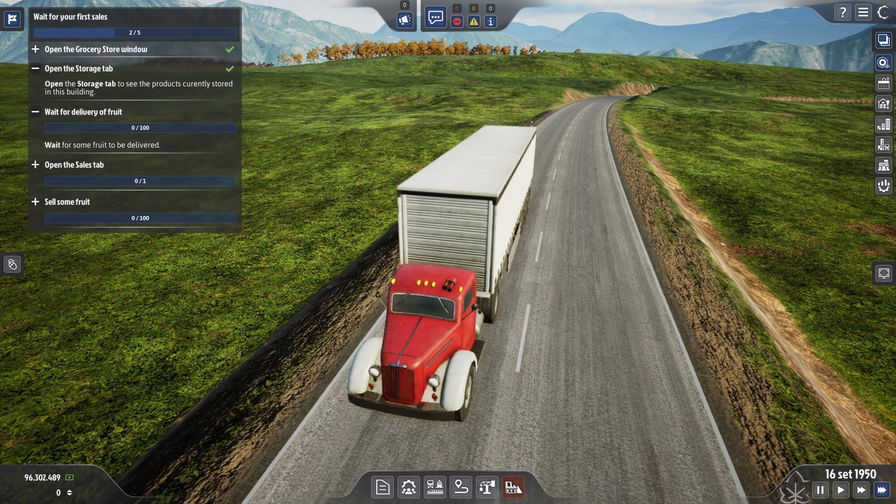The height and width of the screenshot is (504, 896).
Task: Toggle the objectives flag button
Action: [13, 19]
